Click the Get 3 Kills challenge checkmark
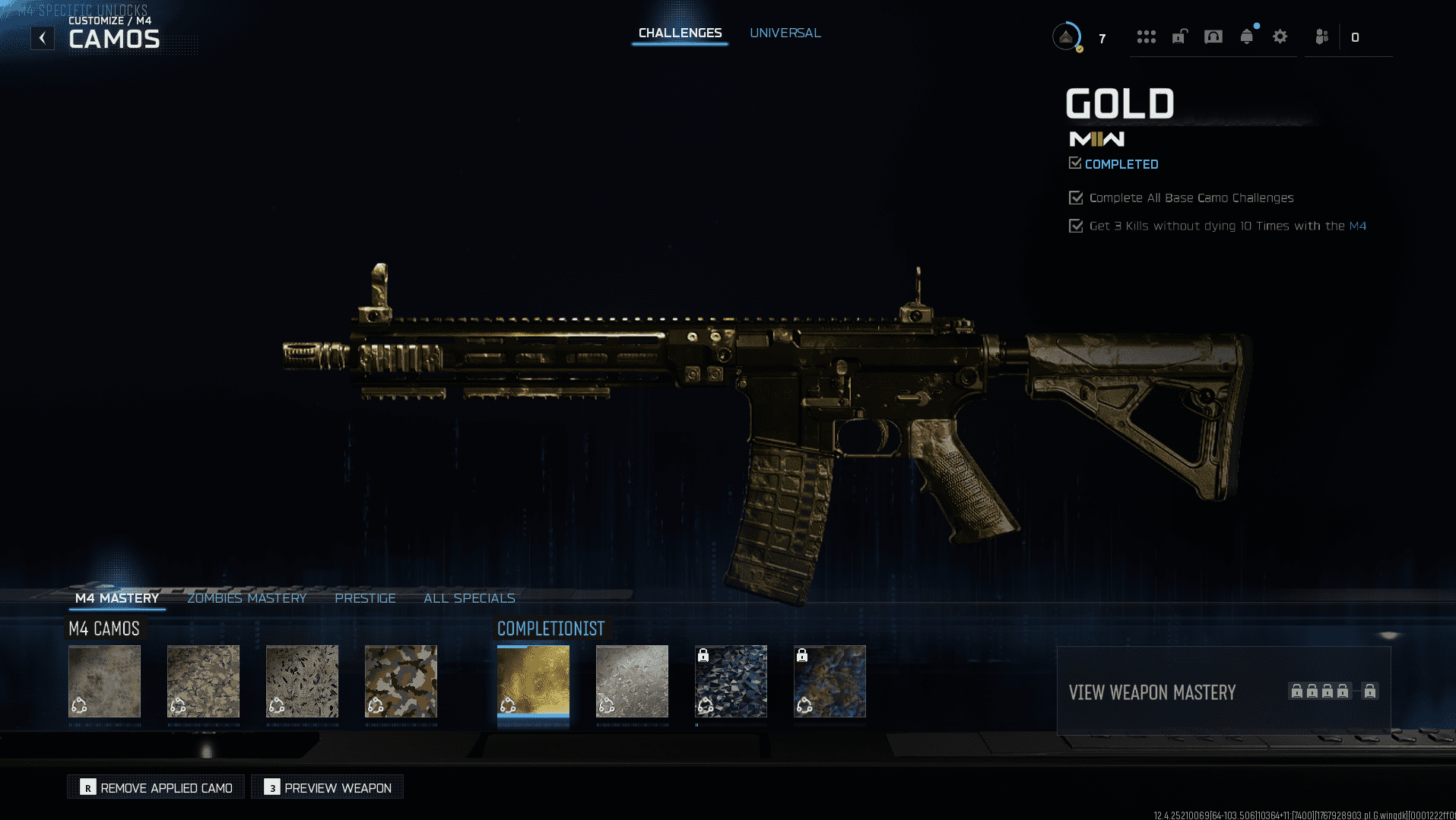1456x820 pixels. point(1076,225)
